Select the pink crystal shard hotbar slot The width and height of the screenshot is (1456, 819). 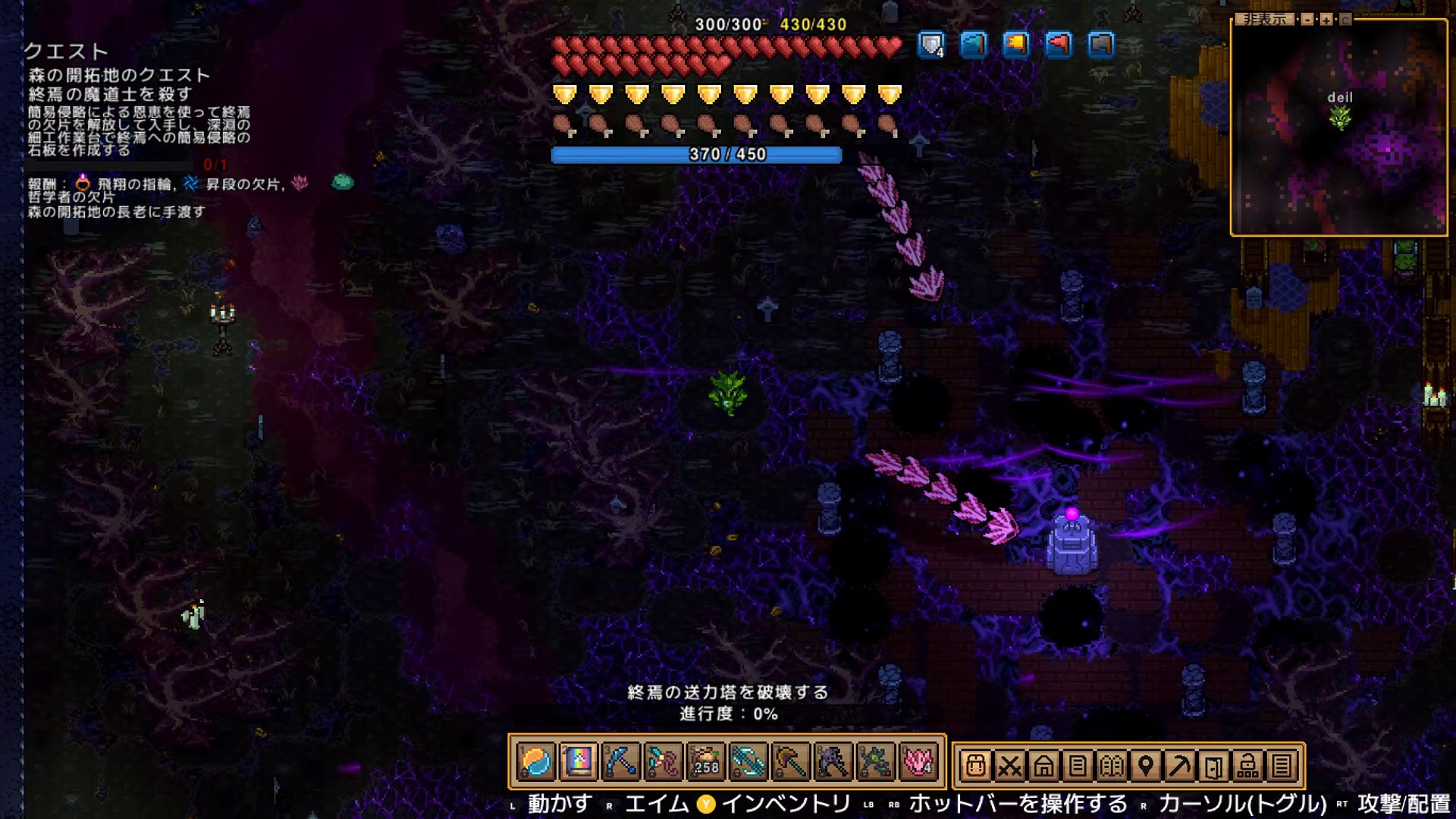918,761
